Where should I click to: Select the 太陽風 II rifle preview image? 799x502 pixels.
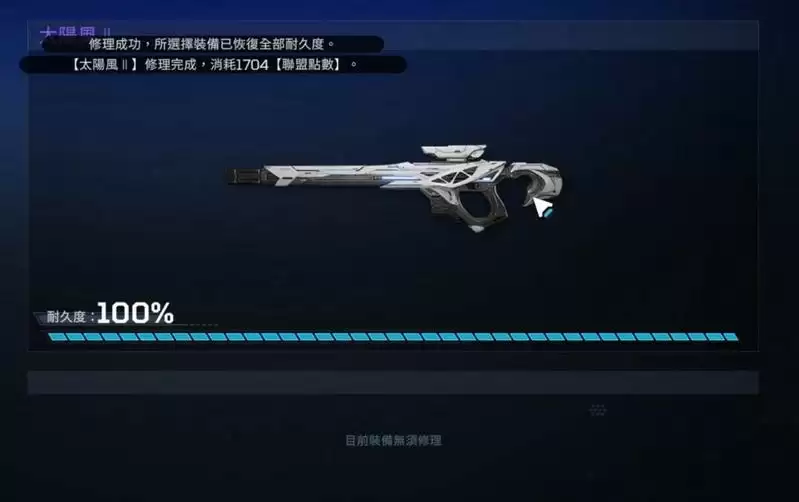[x=398, y=186]
